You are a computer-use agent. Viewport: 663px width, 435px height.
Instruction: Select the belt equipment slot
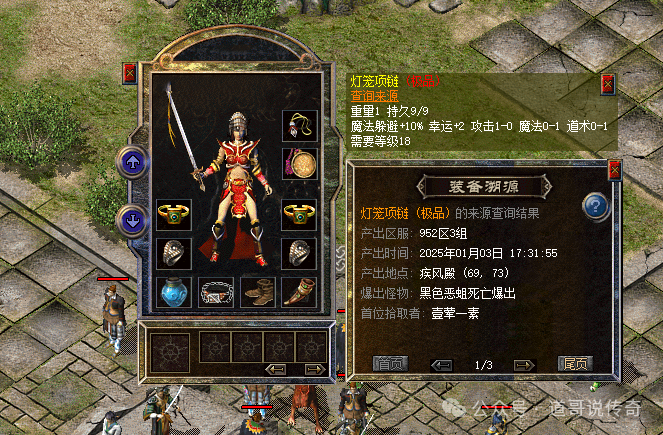pyautogui.click(x=216, y=291)
